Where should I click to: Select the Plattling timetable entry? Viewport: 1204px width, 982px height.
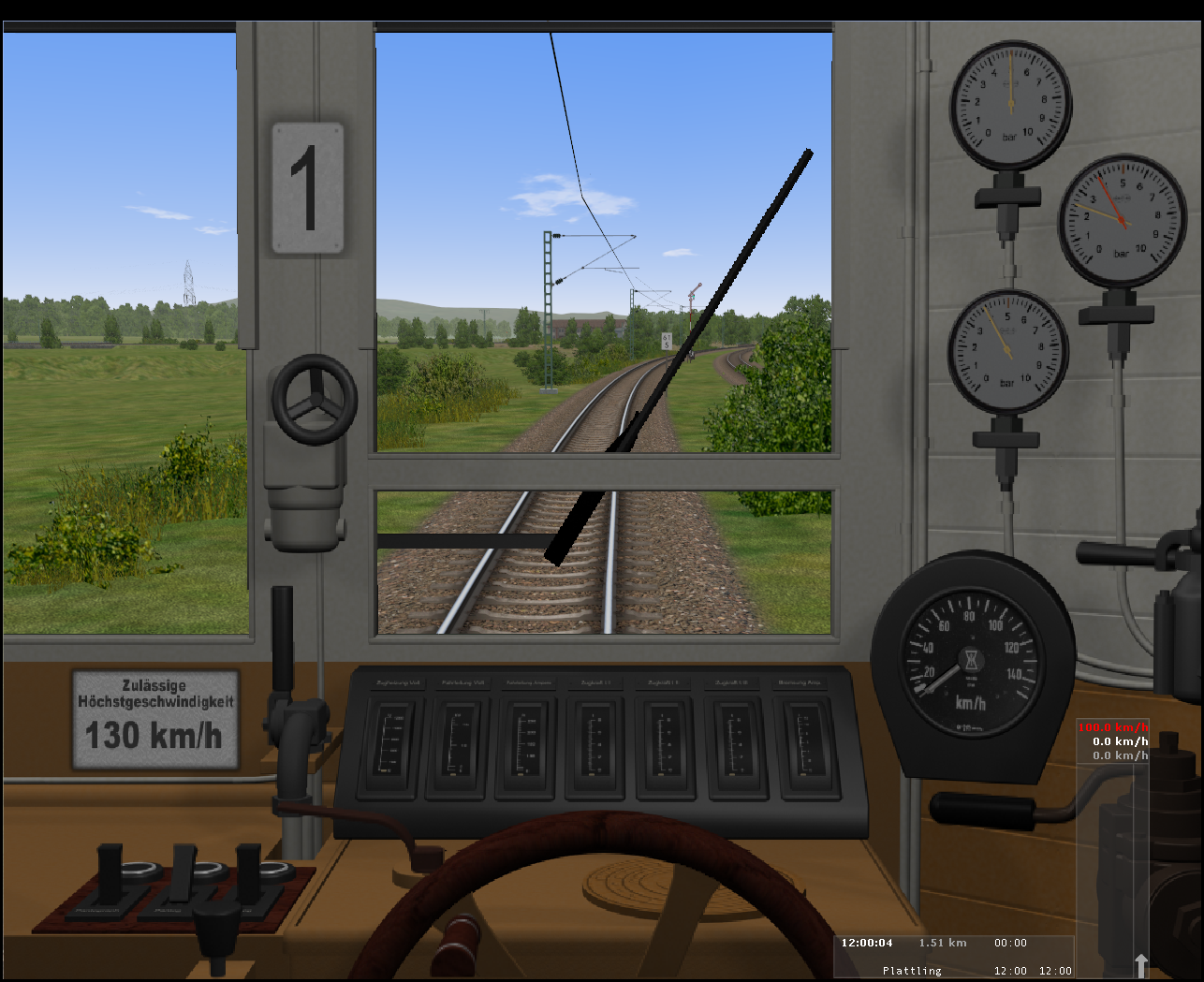click(x=912, y=971)
